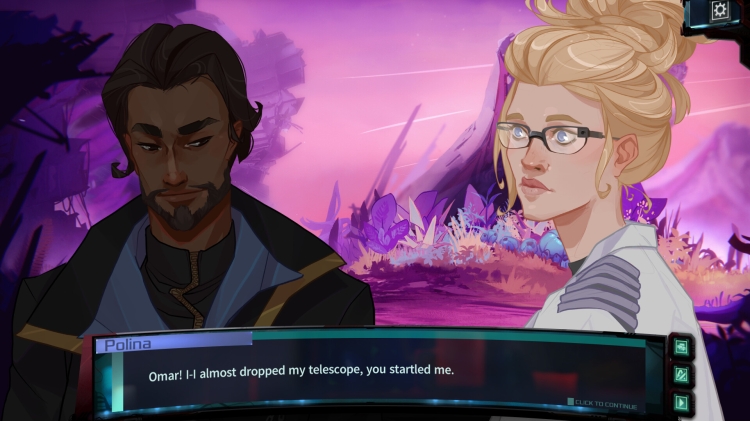Activate the play arrow auto-advance button
This screenshot has height=422, width=750.
click(x=681, y=403)
